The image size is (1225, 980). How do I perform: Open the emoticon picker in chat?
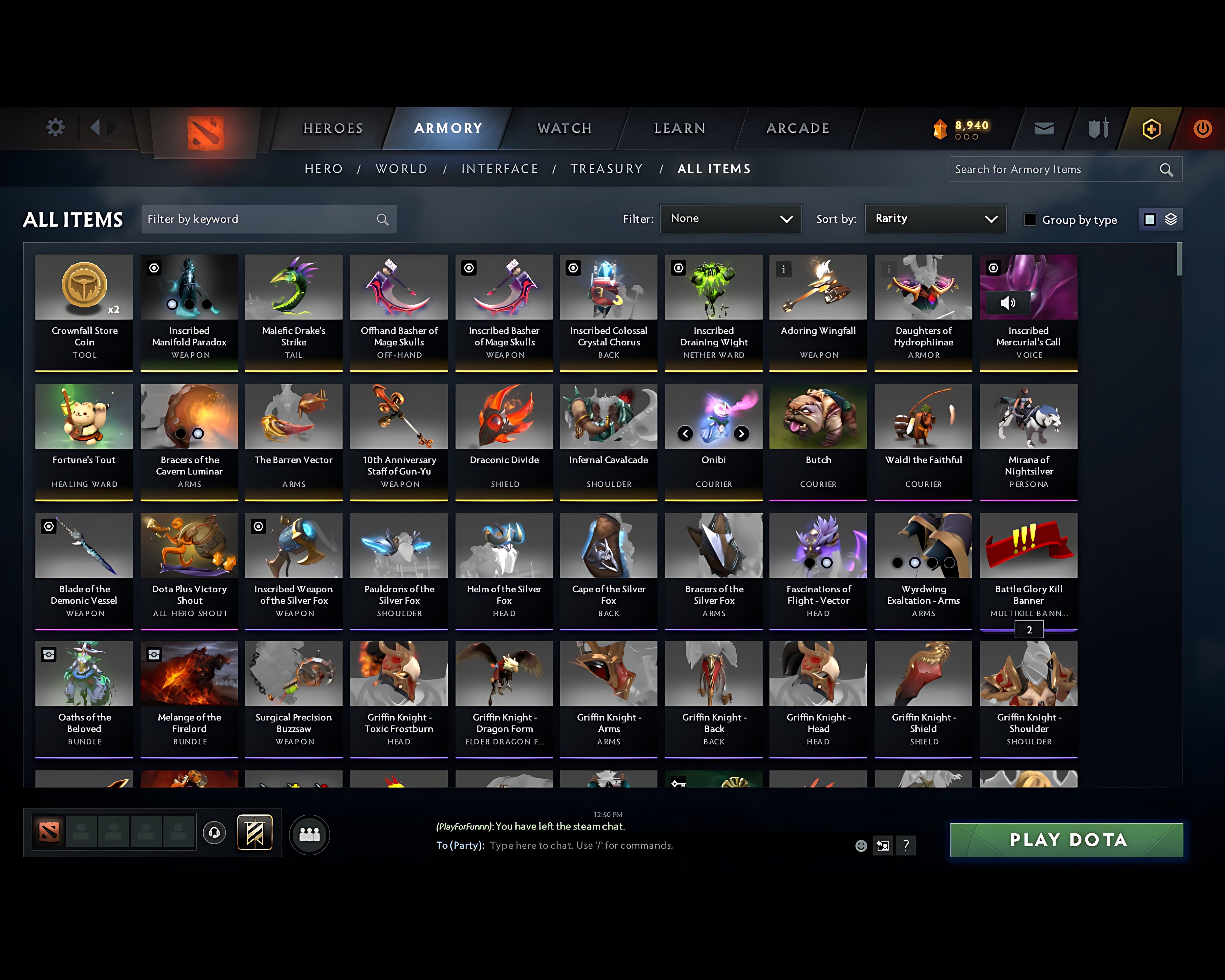[861, 845]
